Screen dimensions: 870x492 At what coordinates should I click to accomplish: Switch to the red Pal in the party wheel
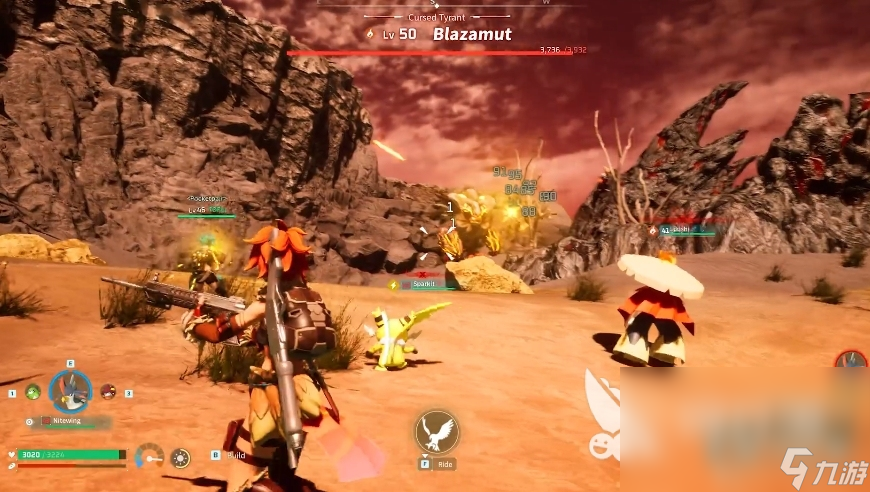pos(109,392)
